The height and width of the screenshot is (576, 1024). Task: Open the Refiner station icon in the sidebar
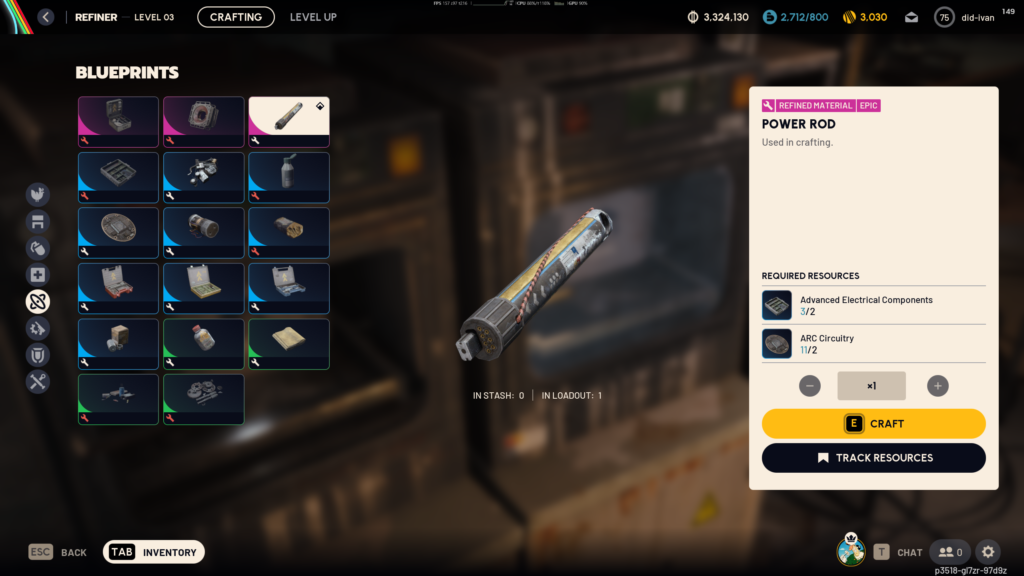(38, 301)
